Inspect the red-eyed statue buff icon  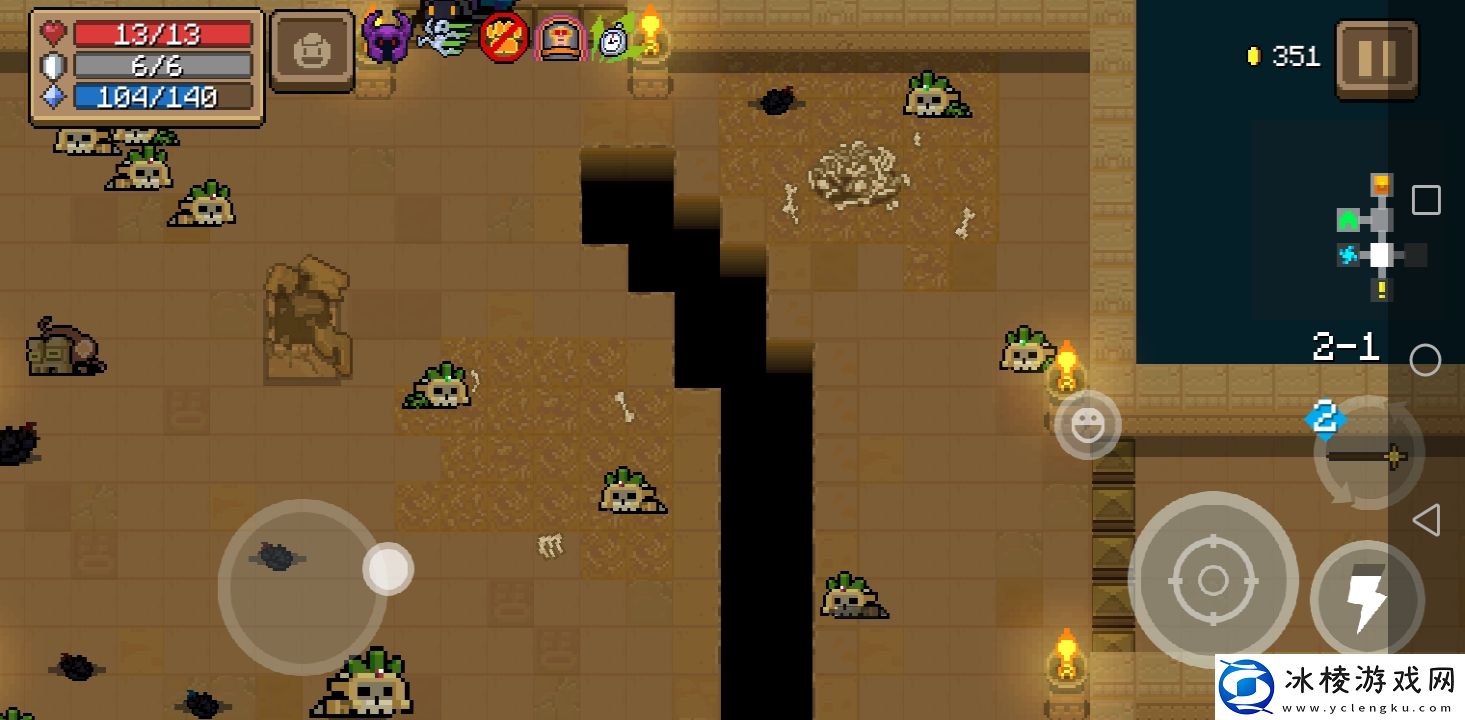click(x=560, y=39)
